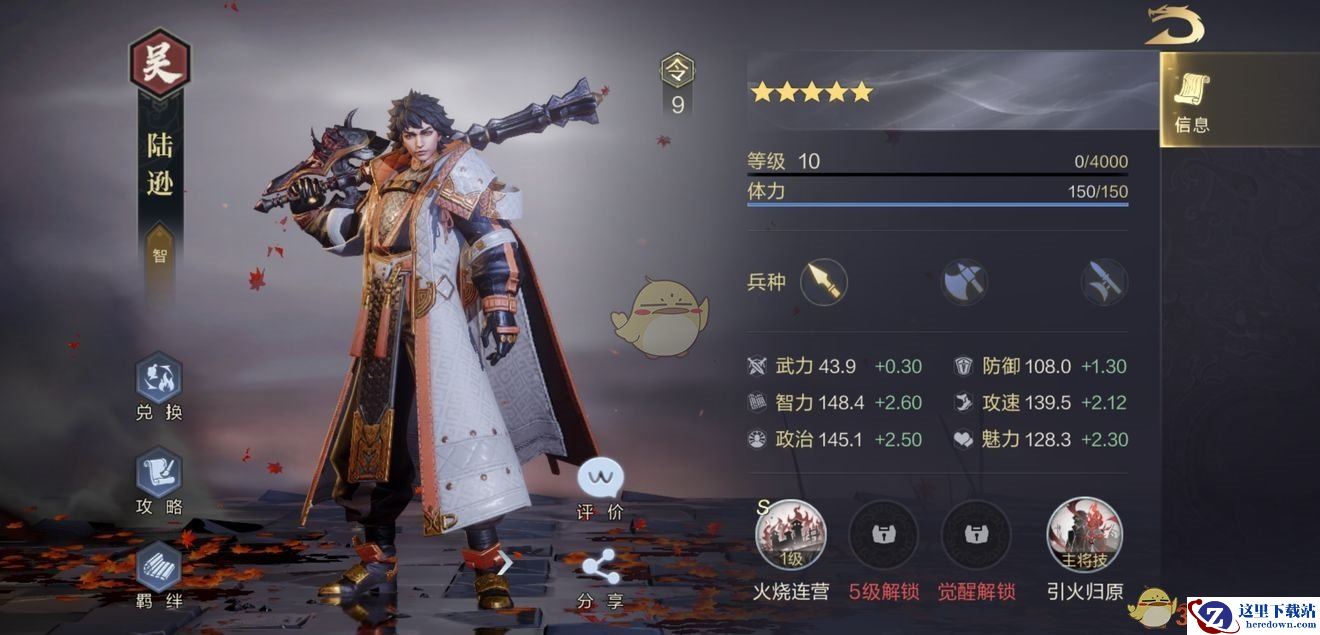
Task: Select the axe troop type icon
Action: (x=964, y=282)
